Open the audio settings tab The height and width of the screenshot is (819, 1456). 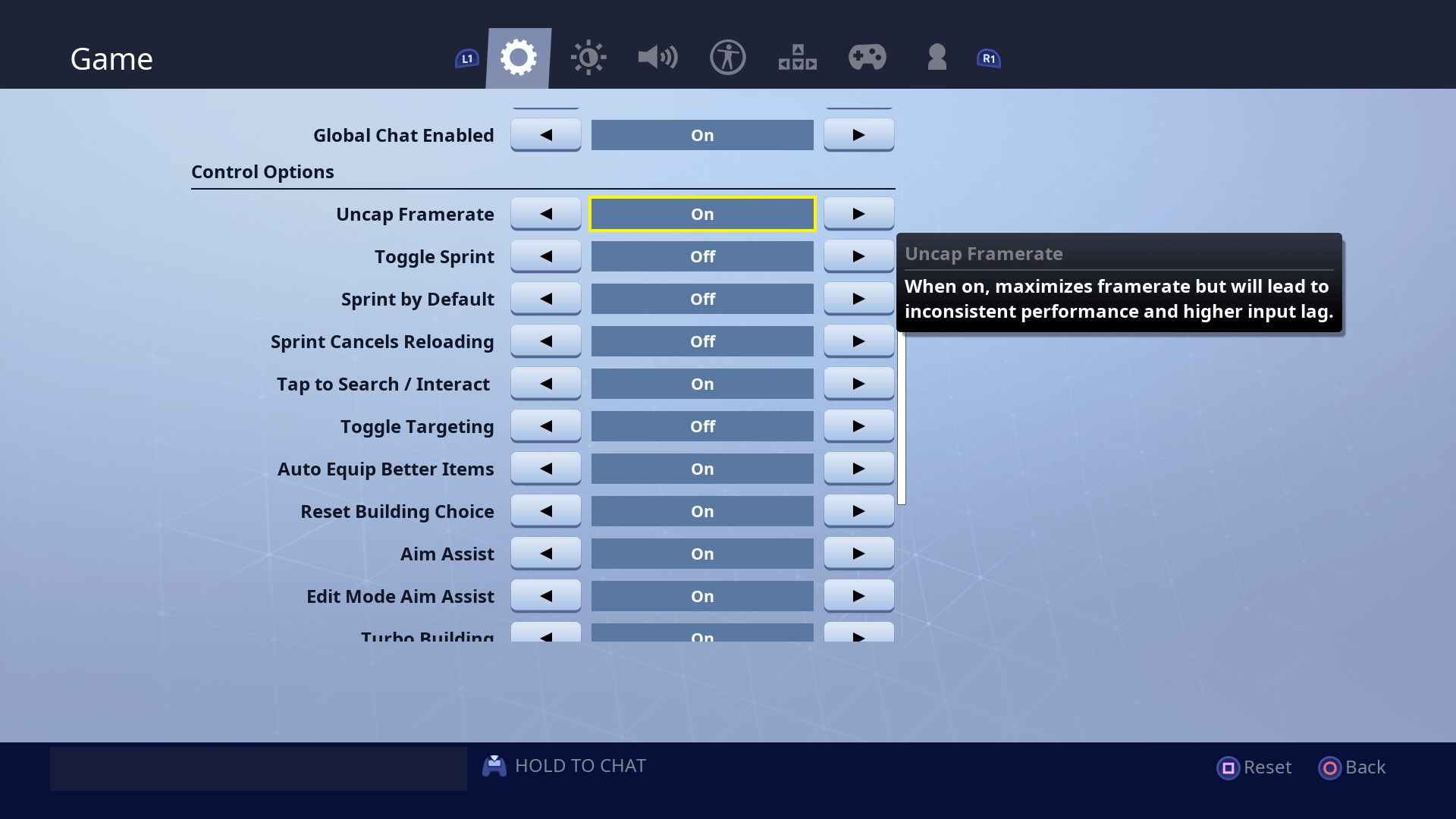click(x=657, y=57)
